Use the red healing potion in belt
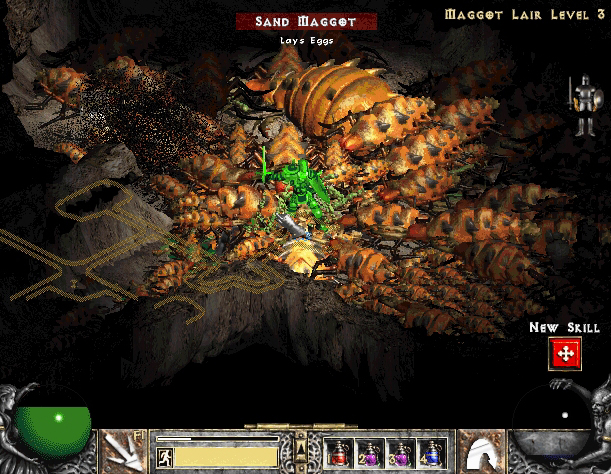611x474 pixels. [337, 453]
